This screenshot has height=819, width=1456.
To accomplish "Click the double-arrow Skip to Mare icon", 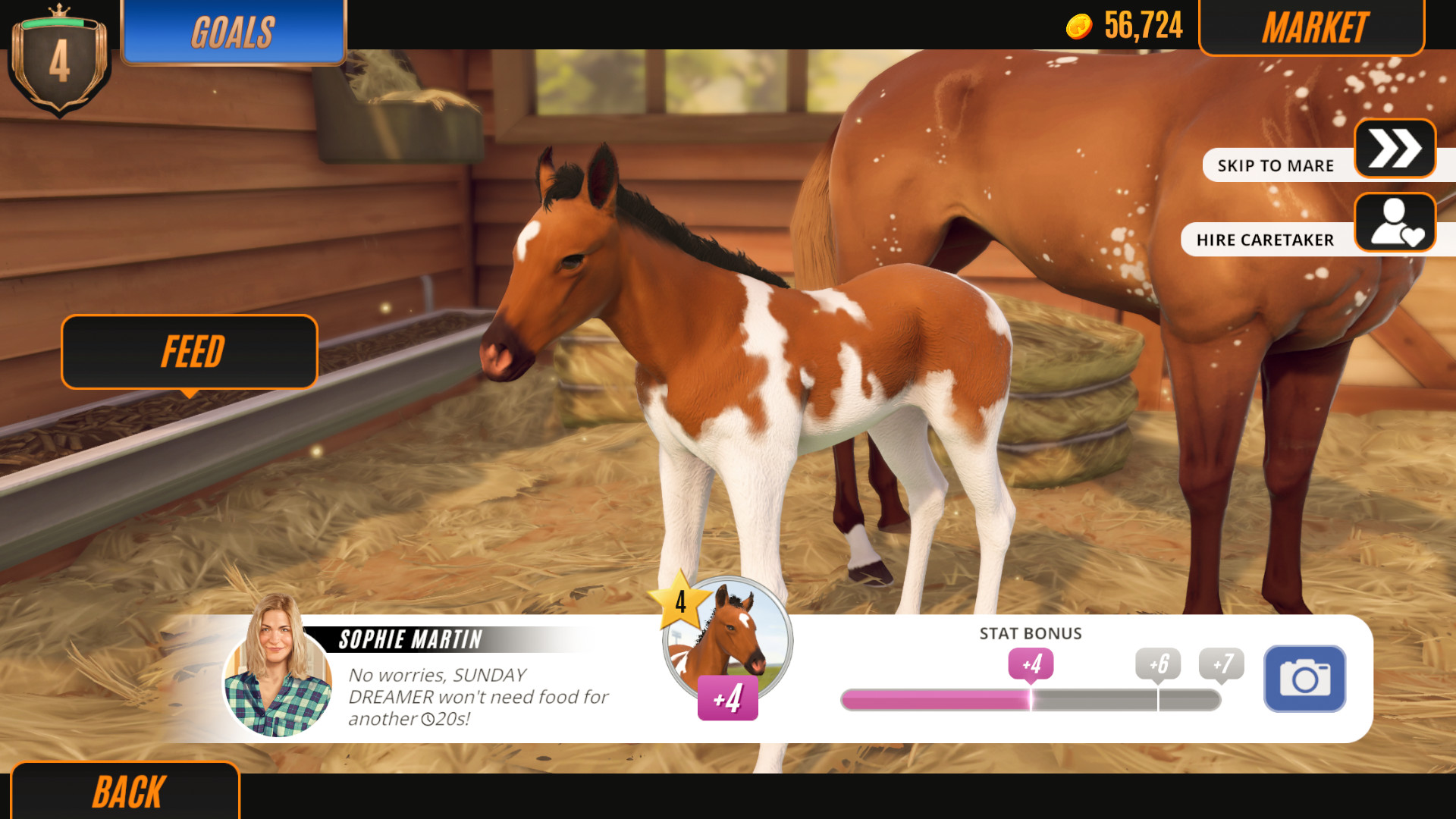I will pyautogui.click(x=1396, y=149).
